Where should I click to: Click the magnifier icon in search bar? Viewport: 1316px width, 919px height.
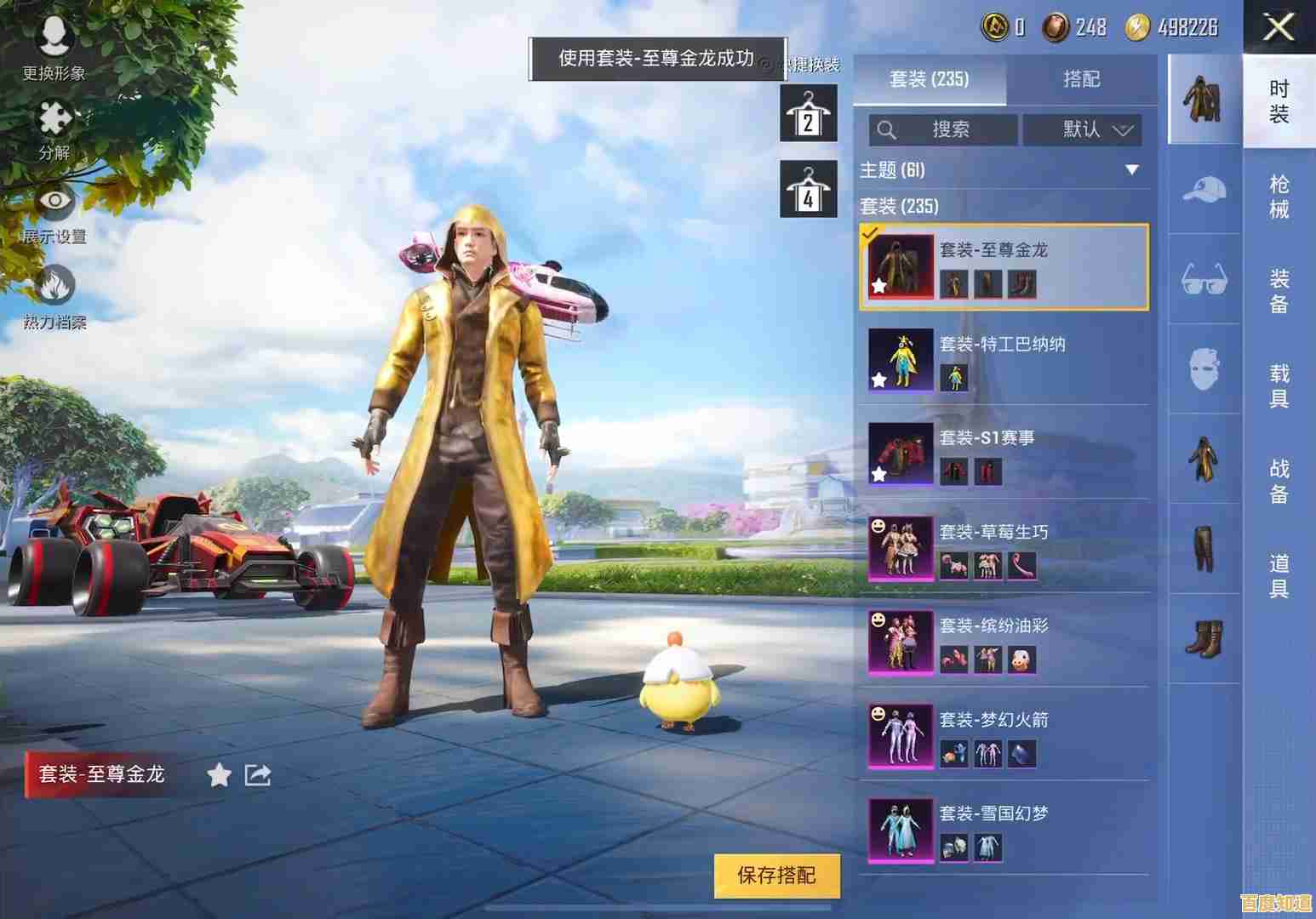point(887,130)
